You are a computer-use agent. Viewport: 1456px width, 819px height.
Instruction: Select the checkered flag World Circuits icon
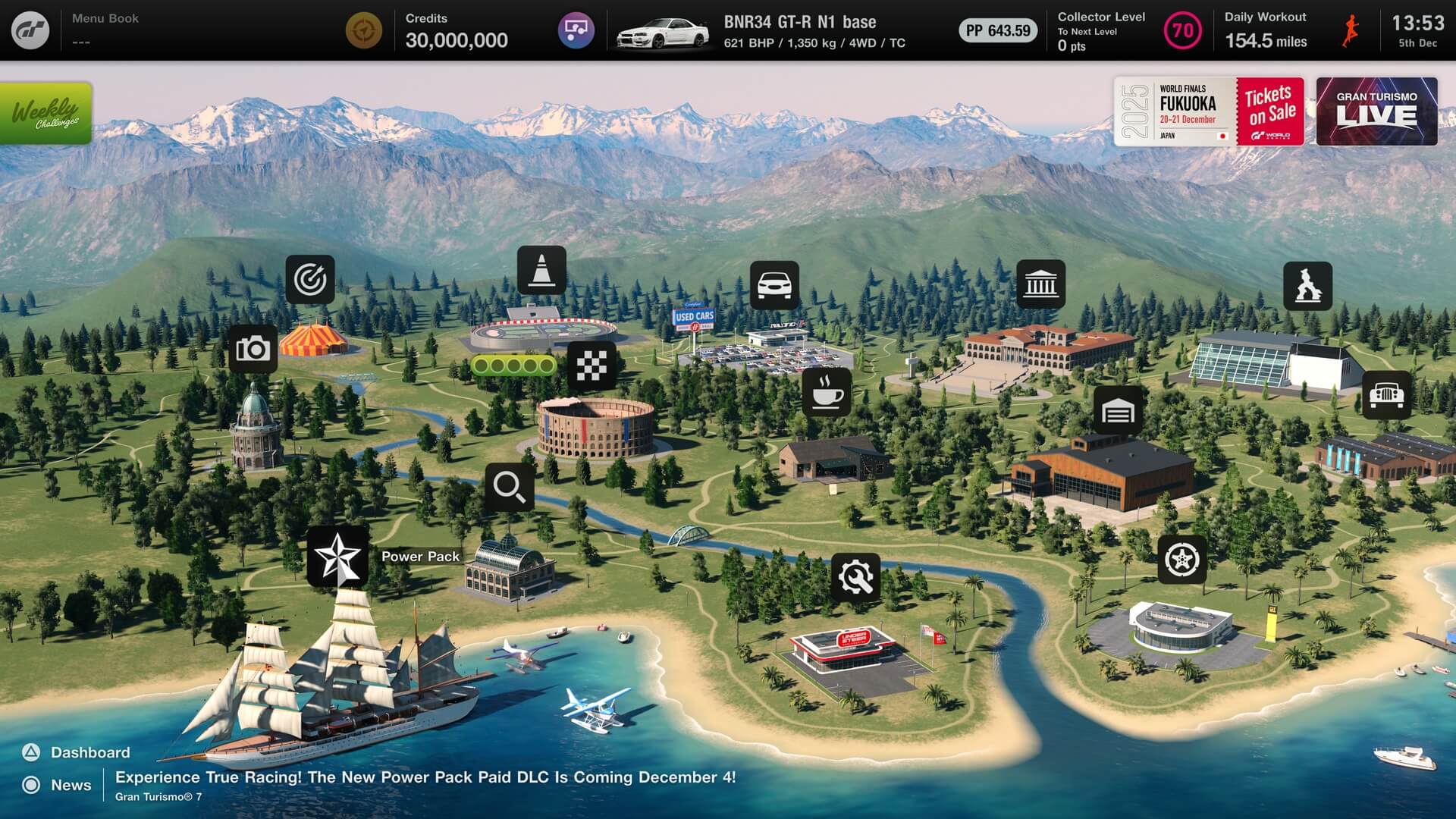[591, 366]
